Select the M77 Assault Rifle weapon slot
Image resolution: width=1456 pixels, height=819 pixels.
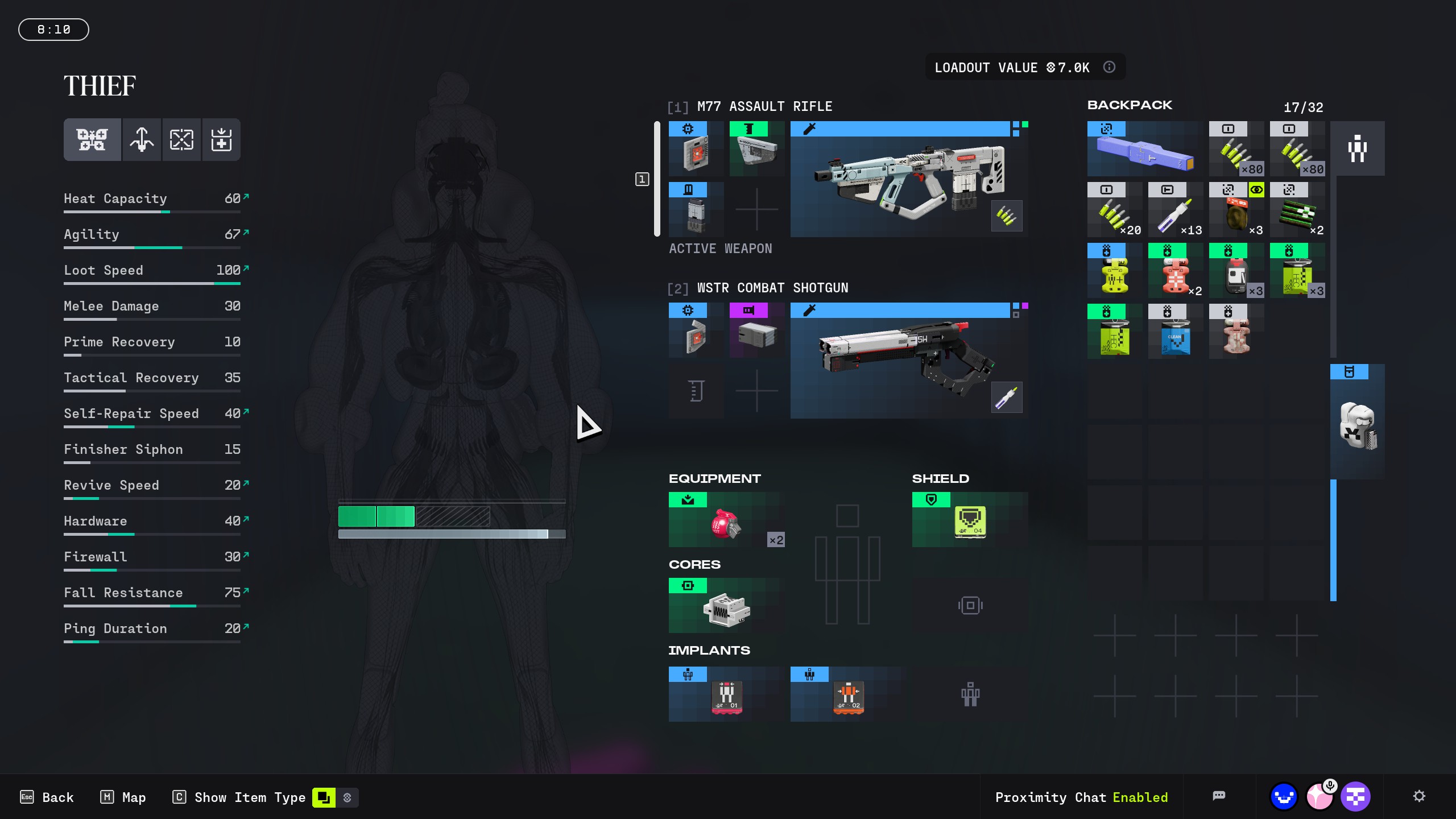908,179
